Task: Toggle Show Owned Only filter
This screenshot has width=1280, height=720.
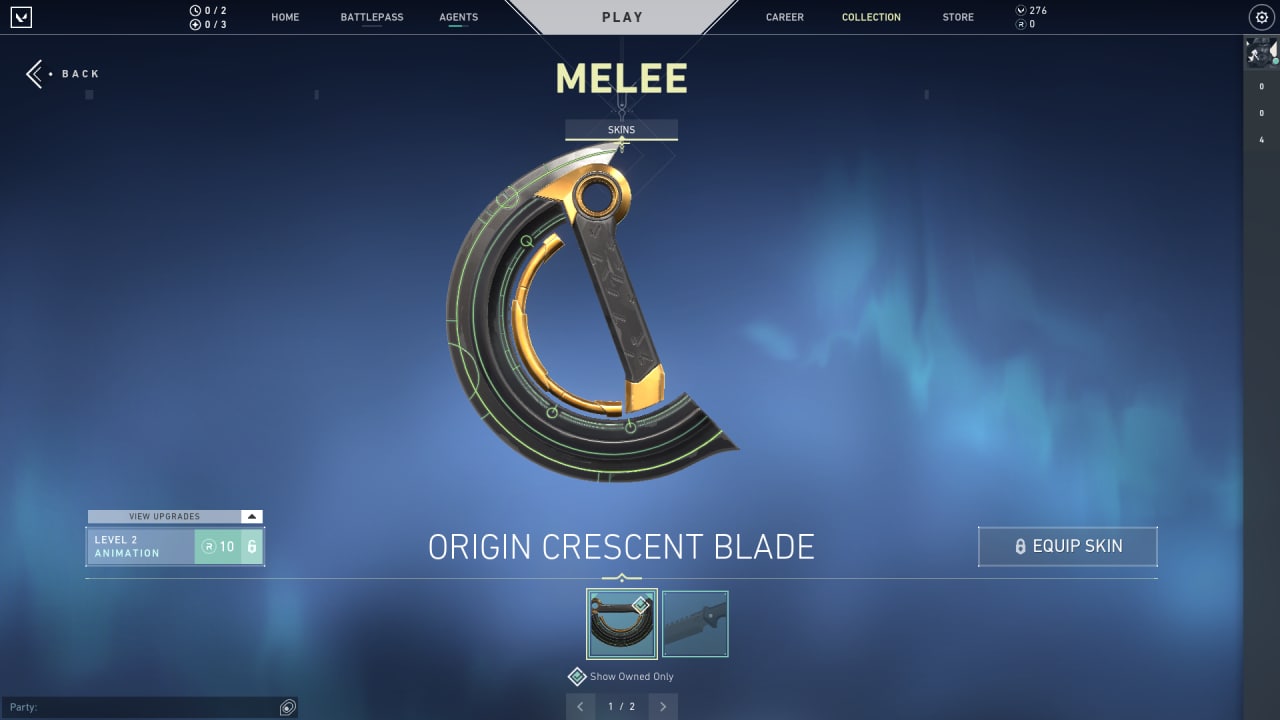Action: tap(577, 677)
